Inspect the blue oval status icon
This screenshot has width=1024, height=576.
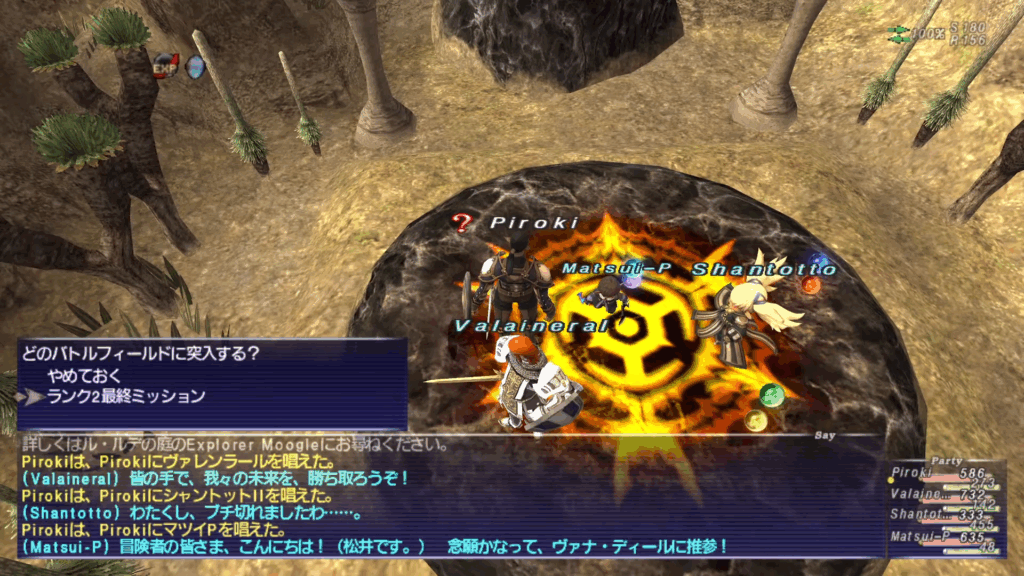click(196, 67)
